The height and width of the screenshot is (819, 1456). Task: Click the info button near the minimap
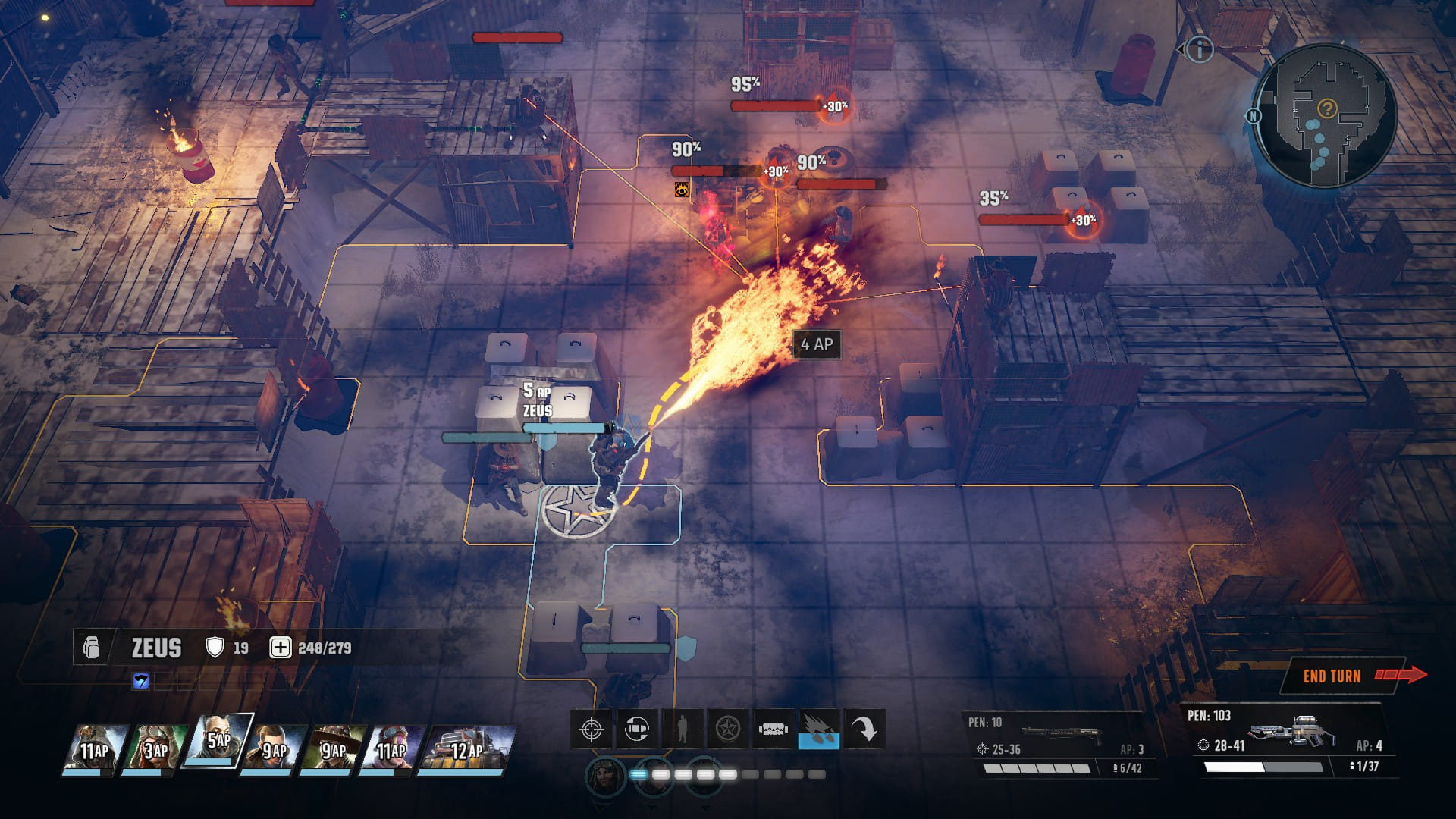point(1200,50)
